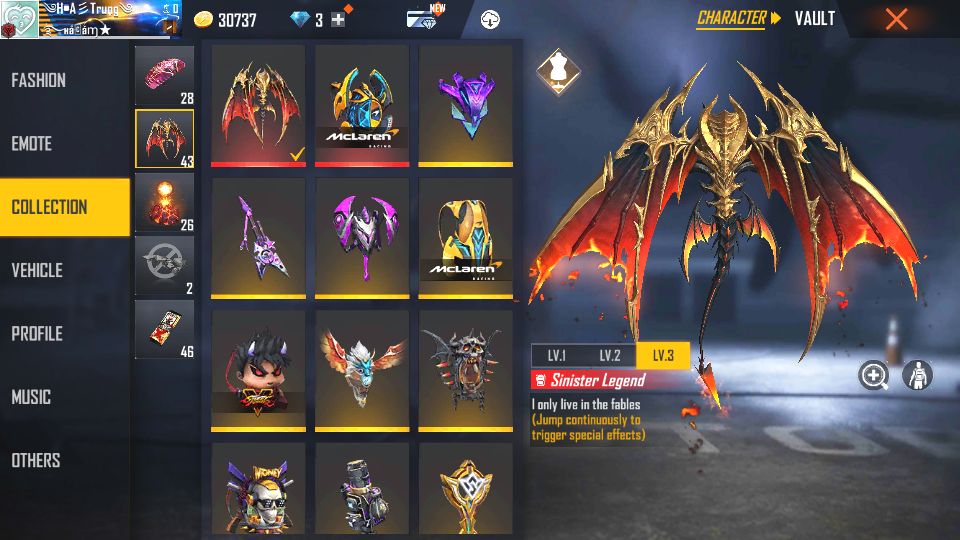
Task: Close the vault with the X button
Action: coord(896,19)
